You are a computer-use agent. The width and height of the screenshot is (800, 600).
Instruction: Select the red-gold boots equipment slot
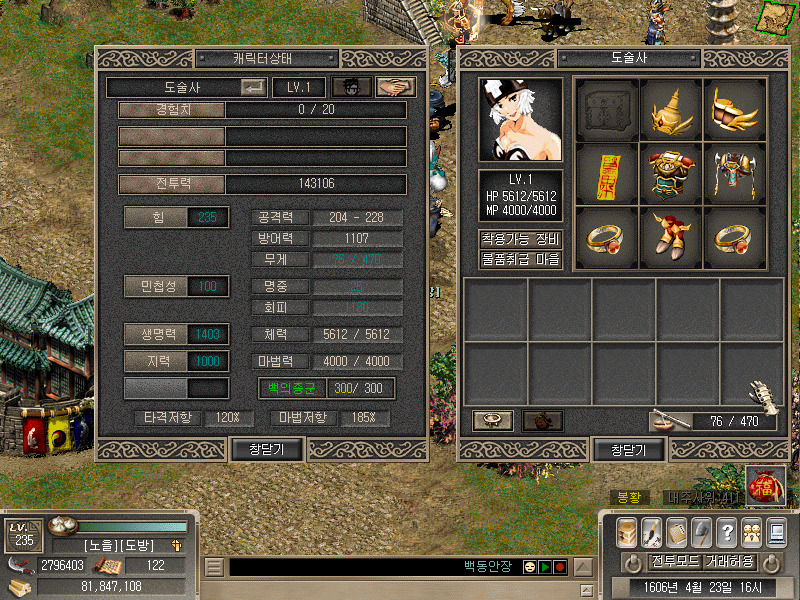click(x=671, y=236)
